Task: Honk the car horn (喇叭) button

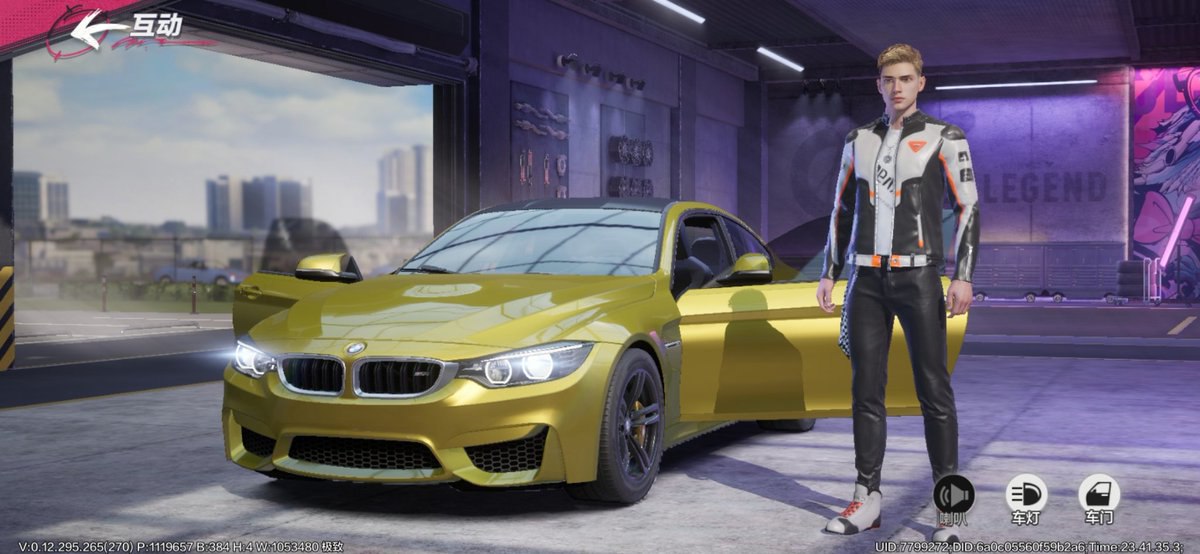Action: point(953,495)
